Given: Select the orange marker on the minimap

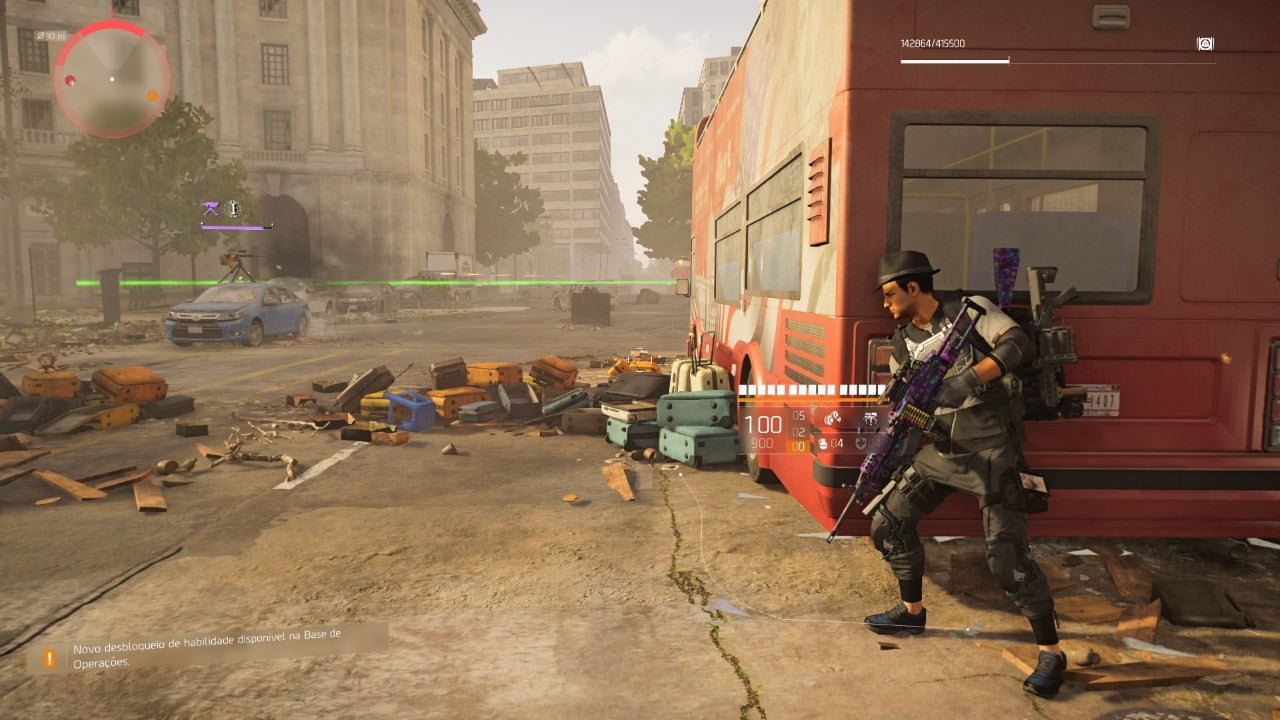Looking at the screenshot, I should click(x=153, y=96).
